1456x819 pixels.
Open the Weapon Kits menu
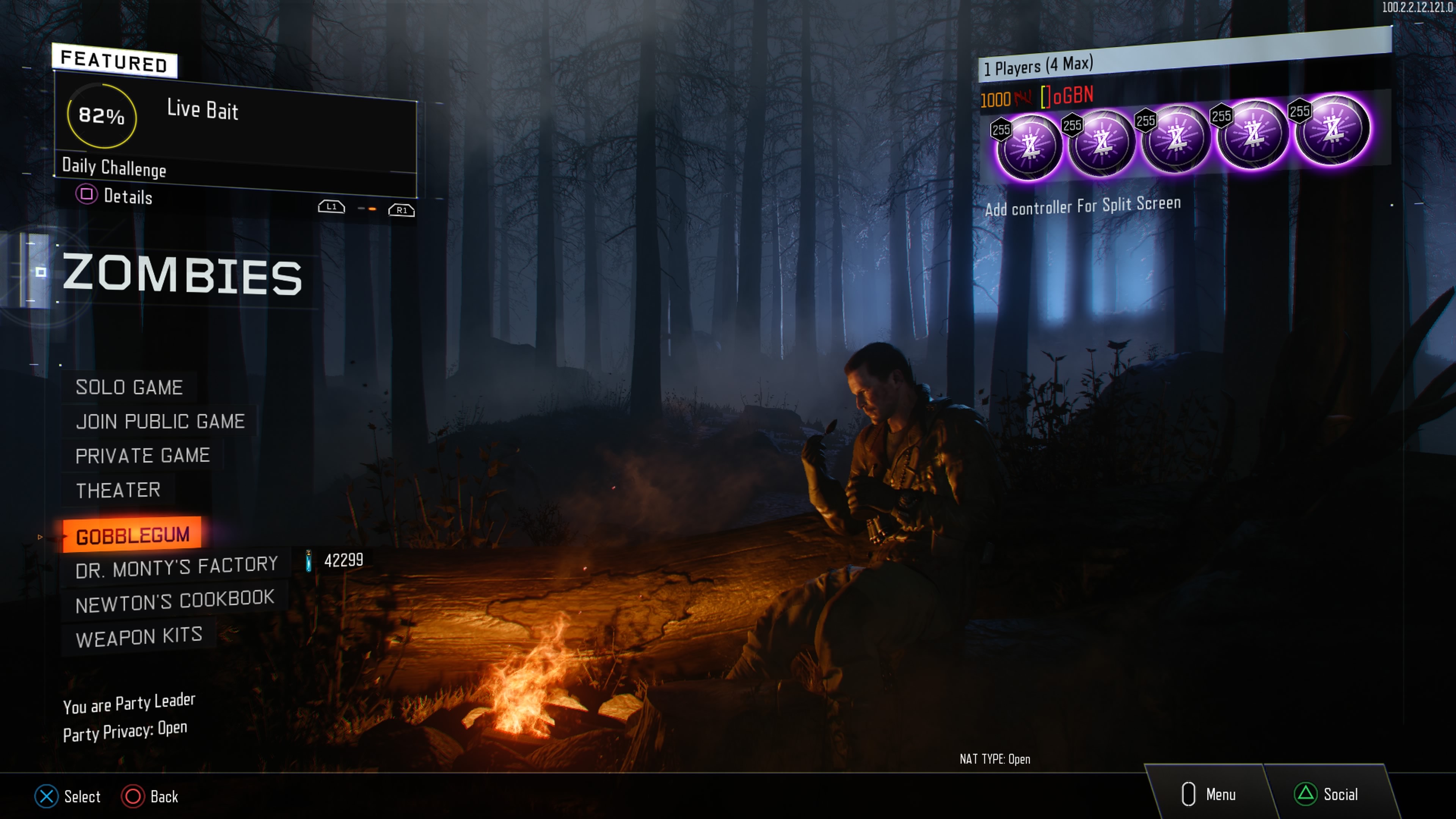pyautogui.click(x=139, y=637)
